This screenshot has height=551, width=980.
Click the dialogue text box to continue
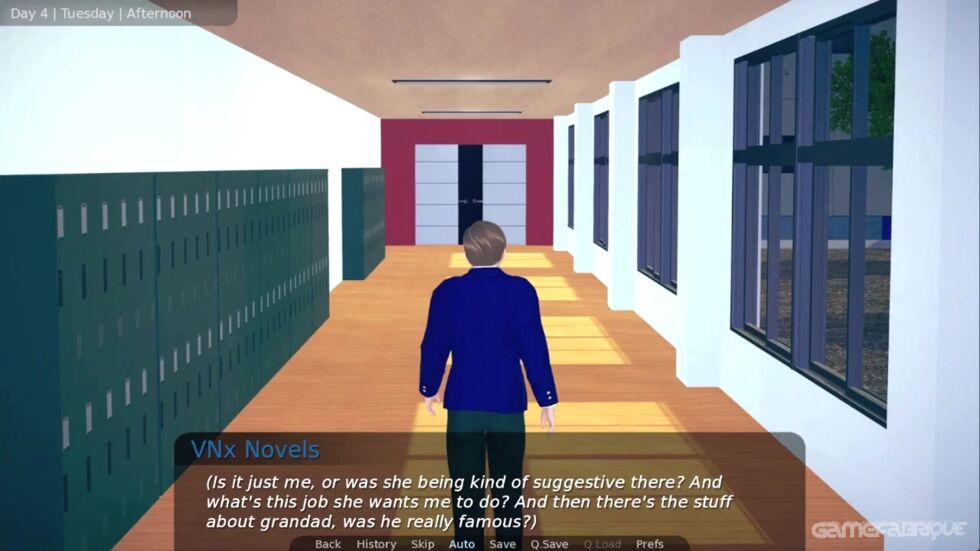tap(488, 501)
